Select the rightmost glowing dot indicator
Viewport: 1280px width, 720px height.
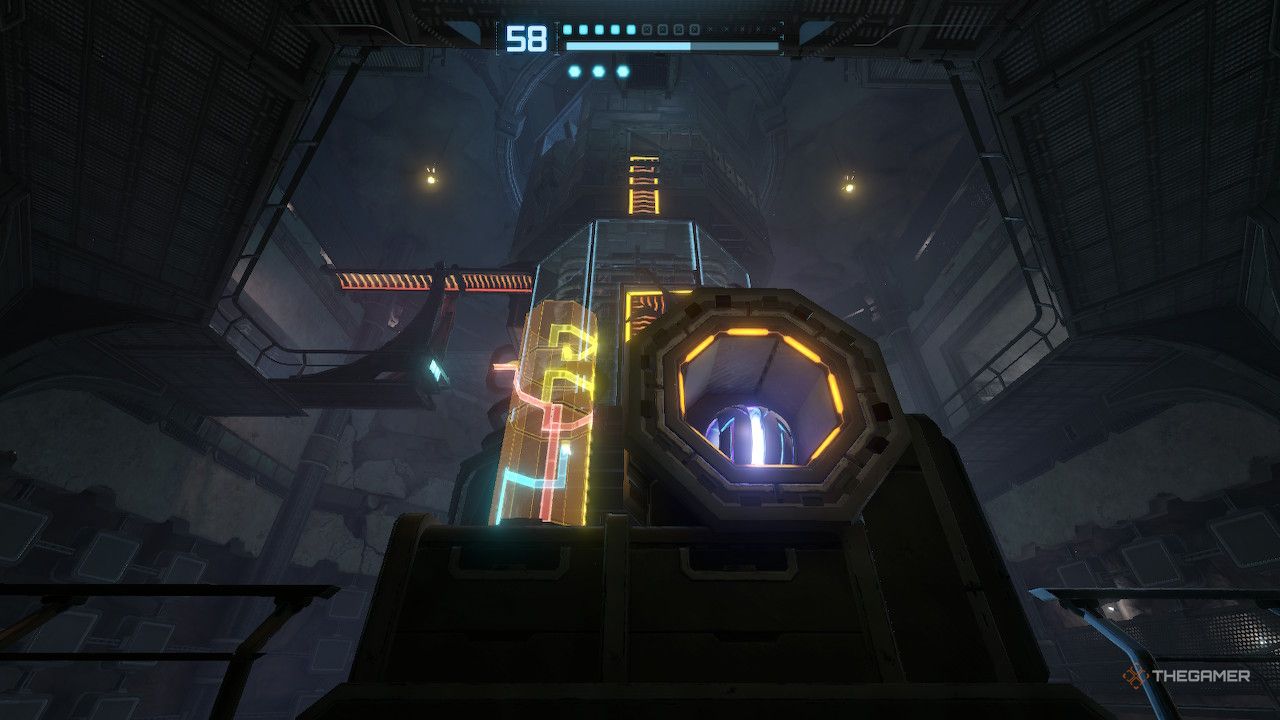(622, 71)
